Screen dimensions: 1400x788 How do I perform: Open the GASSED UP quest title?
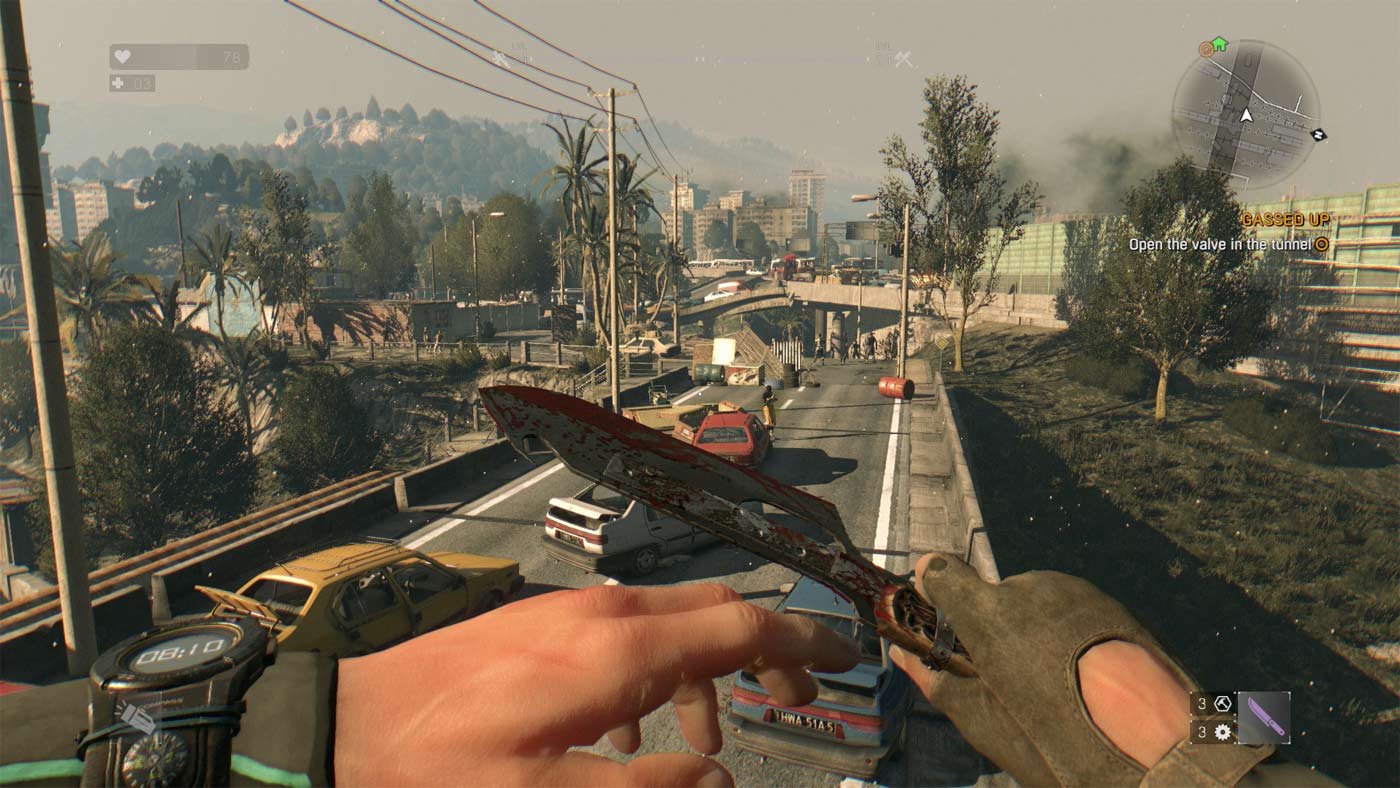(1286, 219)
